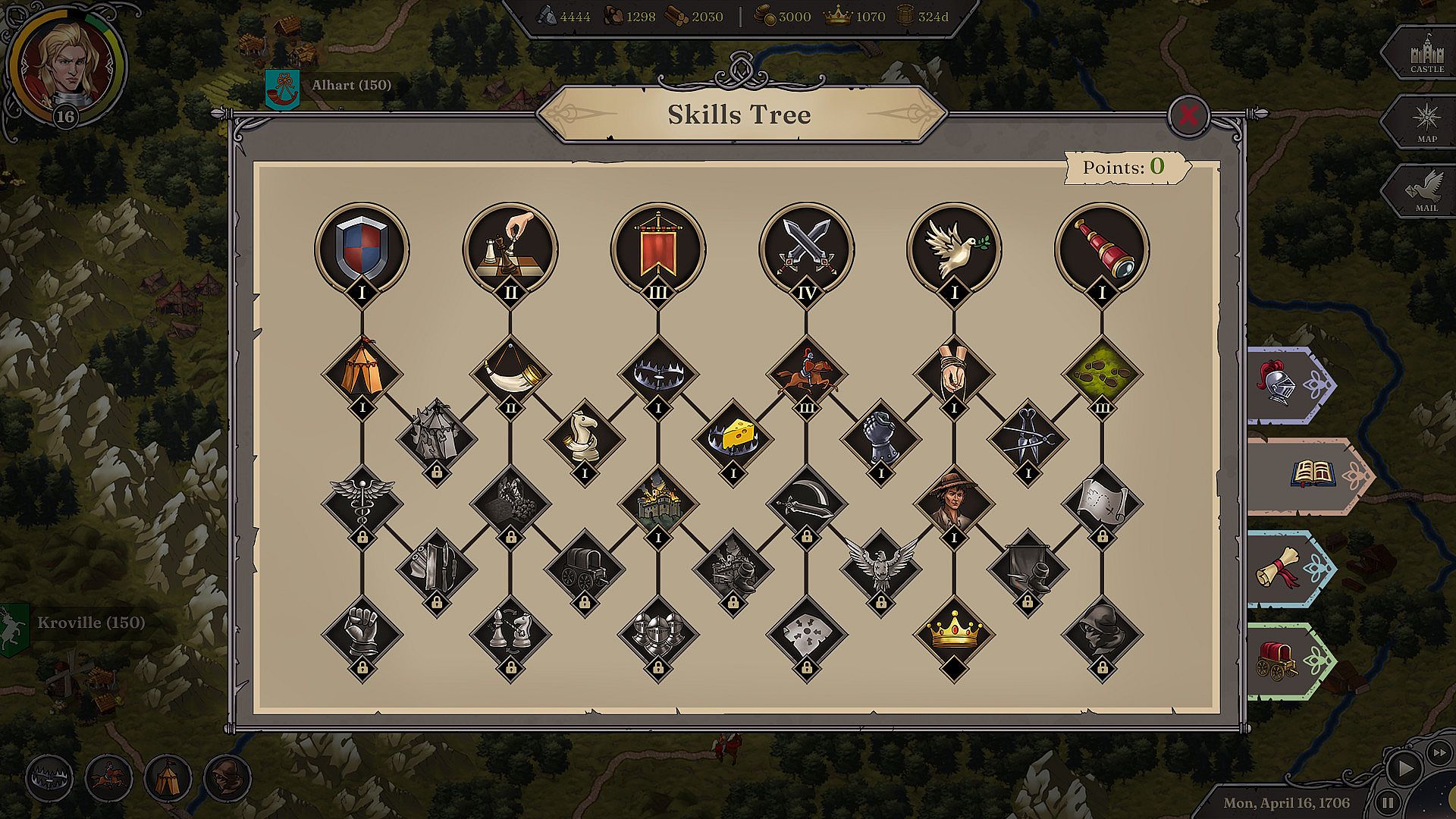Click the orange tent skill node
Screen dimensions: 1456x819
coord(362,372)
